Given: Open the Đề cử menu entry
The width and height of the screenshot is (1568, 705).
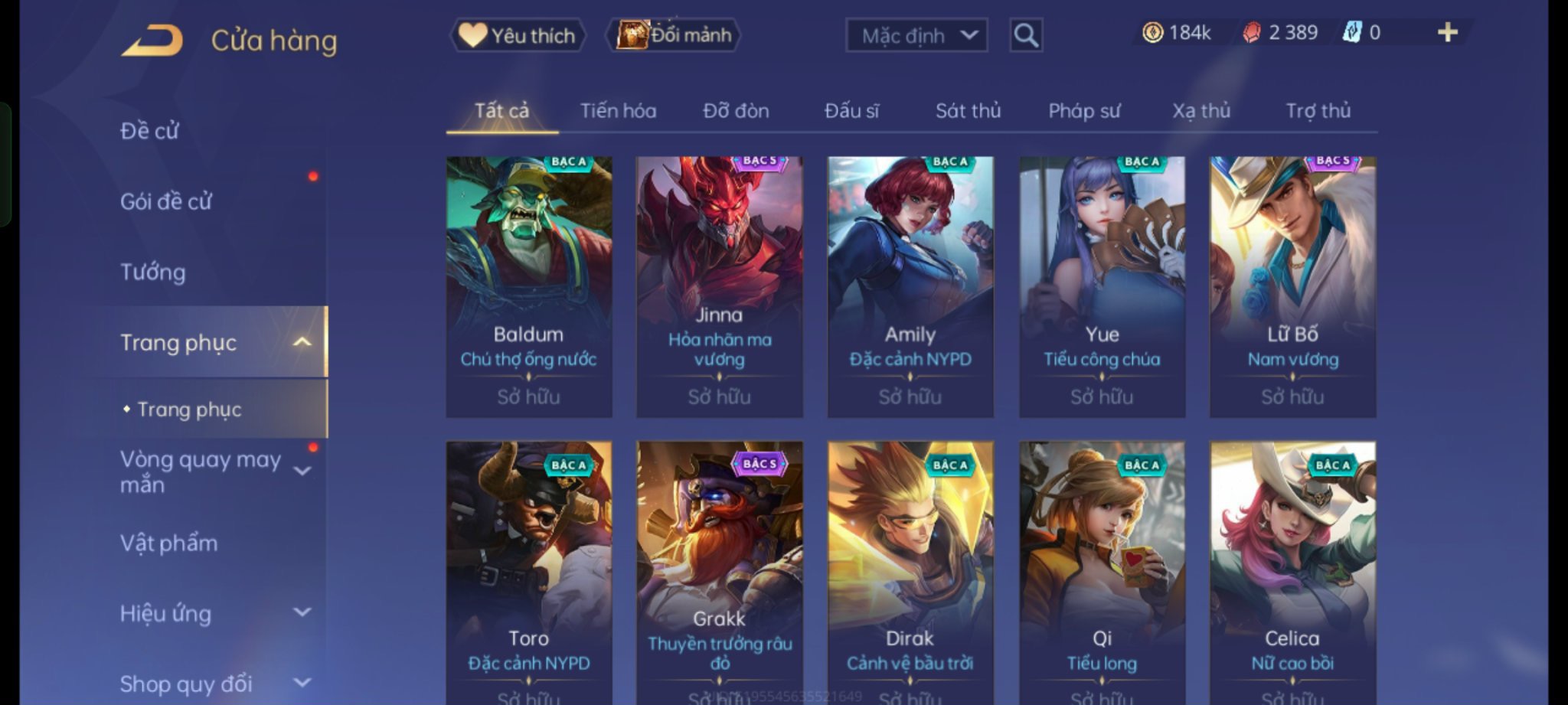Looking at the screenshot, I should tap(149, 131).
